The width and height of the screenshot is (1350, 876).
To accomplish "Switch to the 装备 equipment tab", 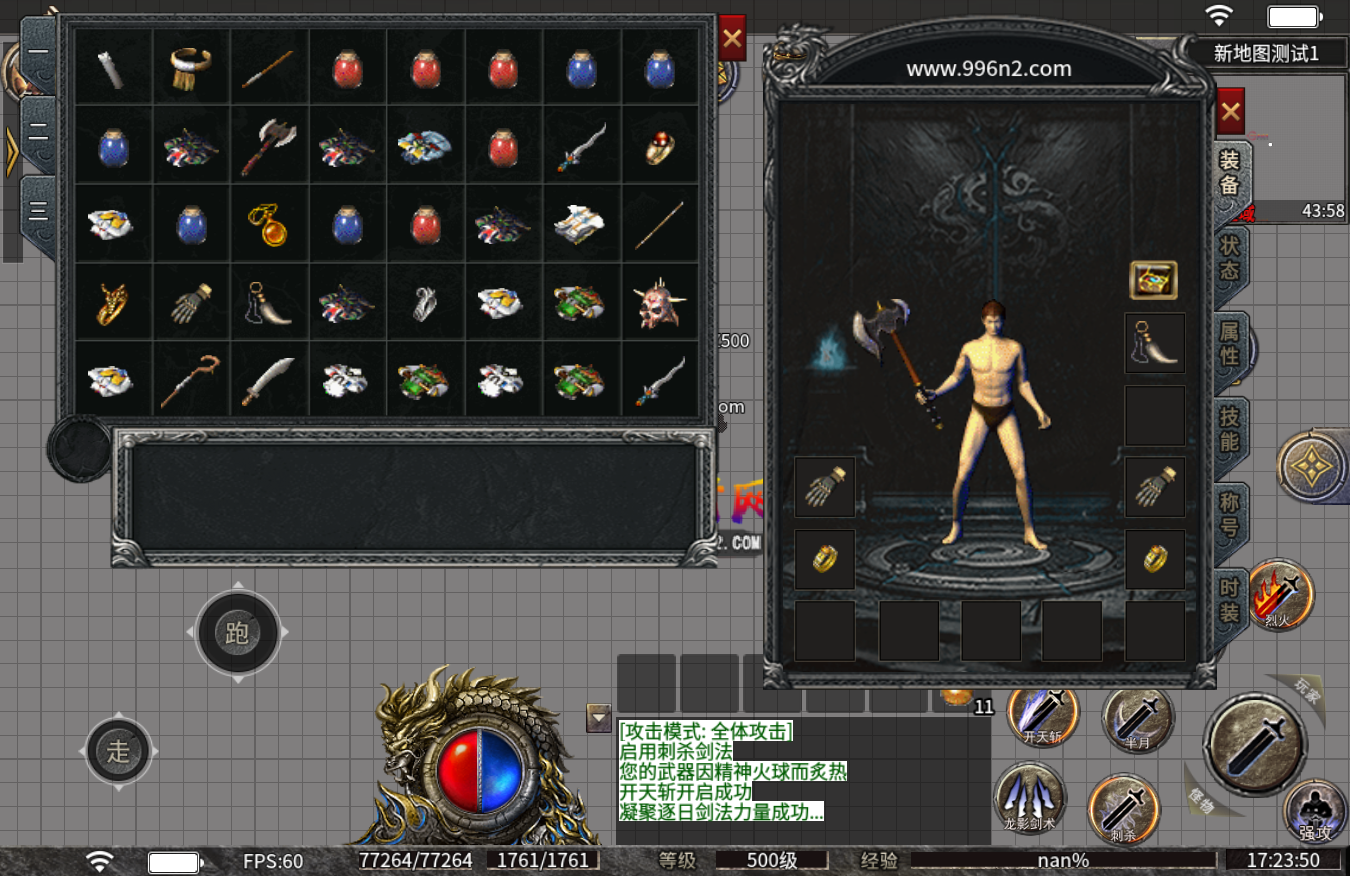I will (1230, 172).
